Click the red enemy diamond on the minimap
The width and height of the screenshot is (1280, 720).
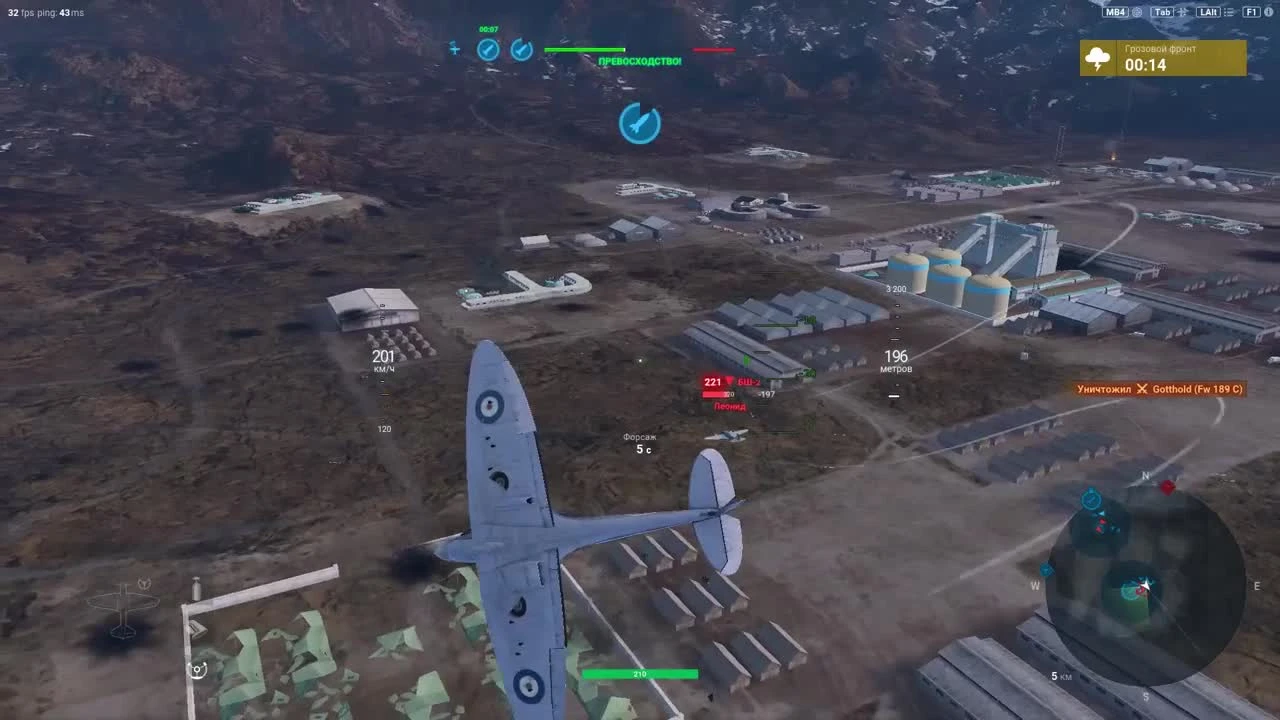click(1165, 489)
